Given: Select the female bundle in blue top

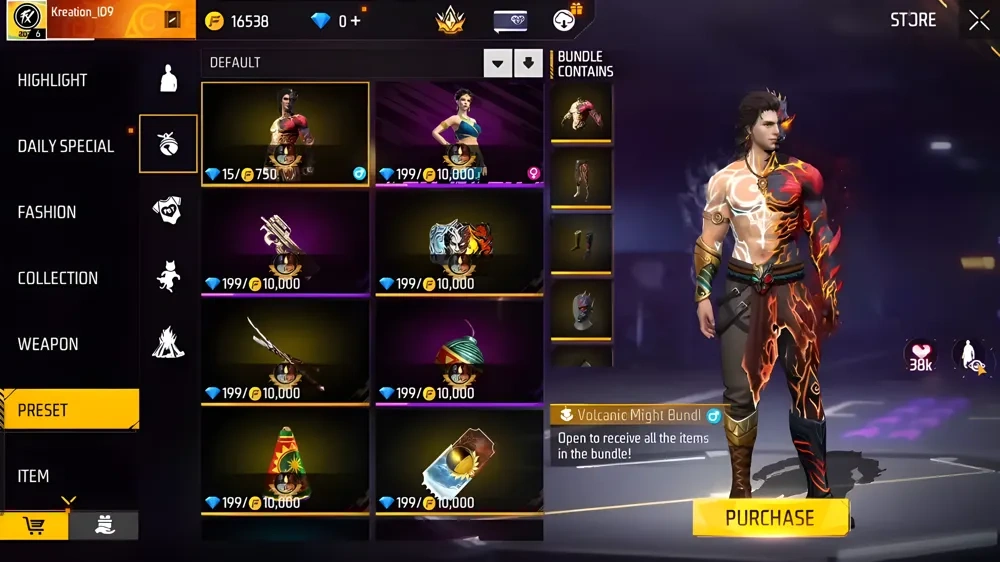Looking at the screenshot, I should [460, 134].
